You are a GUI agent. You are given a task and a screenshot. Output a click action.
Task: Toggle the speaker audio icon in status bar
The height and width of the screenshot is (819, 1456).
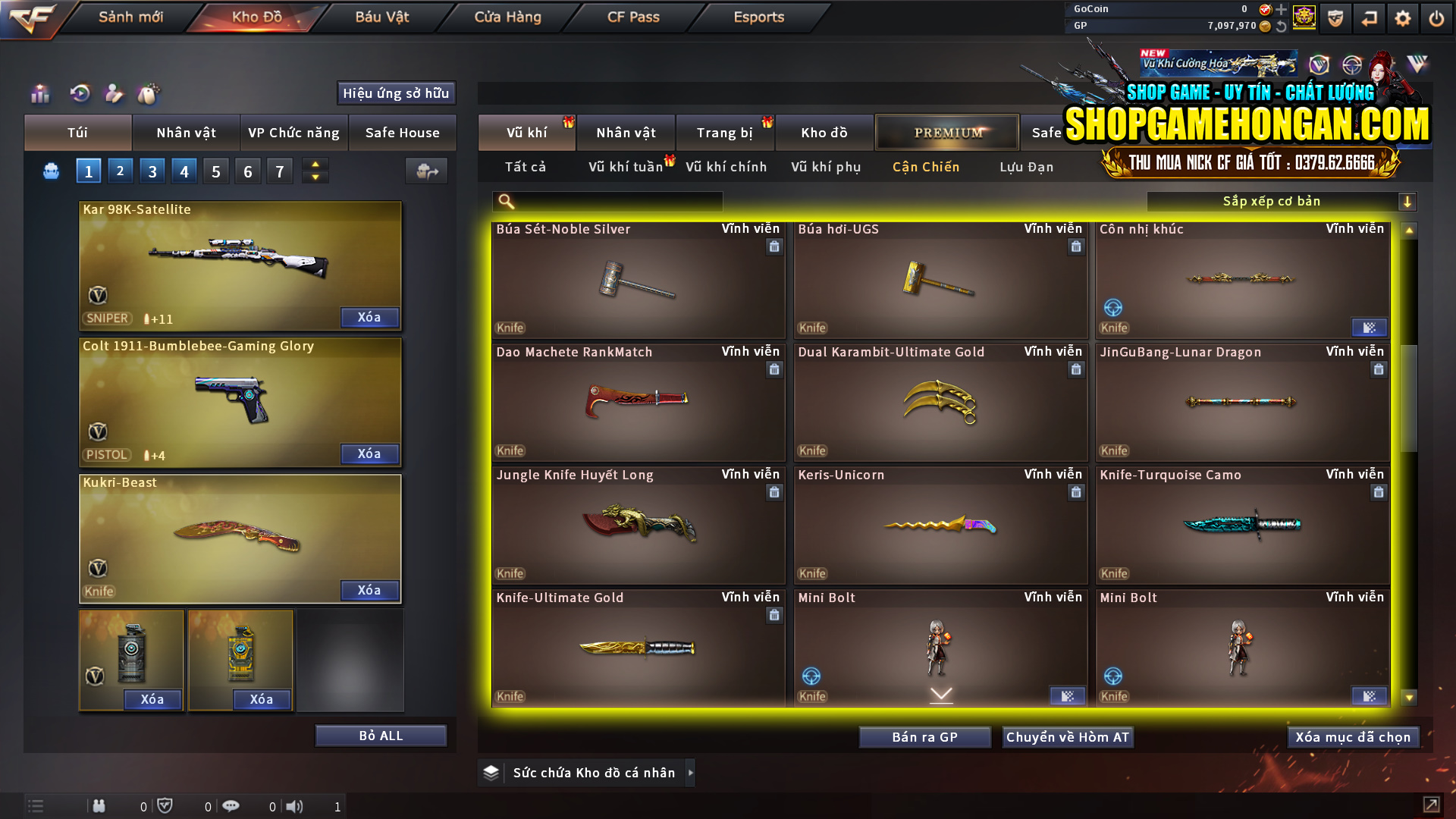295,806
